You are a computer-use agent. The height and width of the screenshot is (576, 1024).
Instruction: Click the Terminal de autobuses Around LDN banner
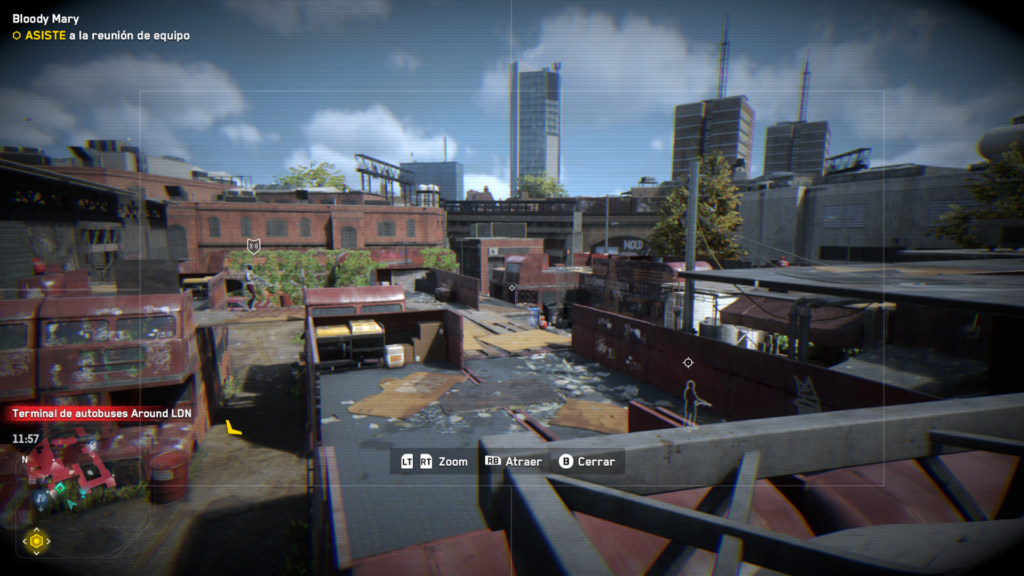point(95,414)
